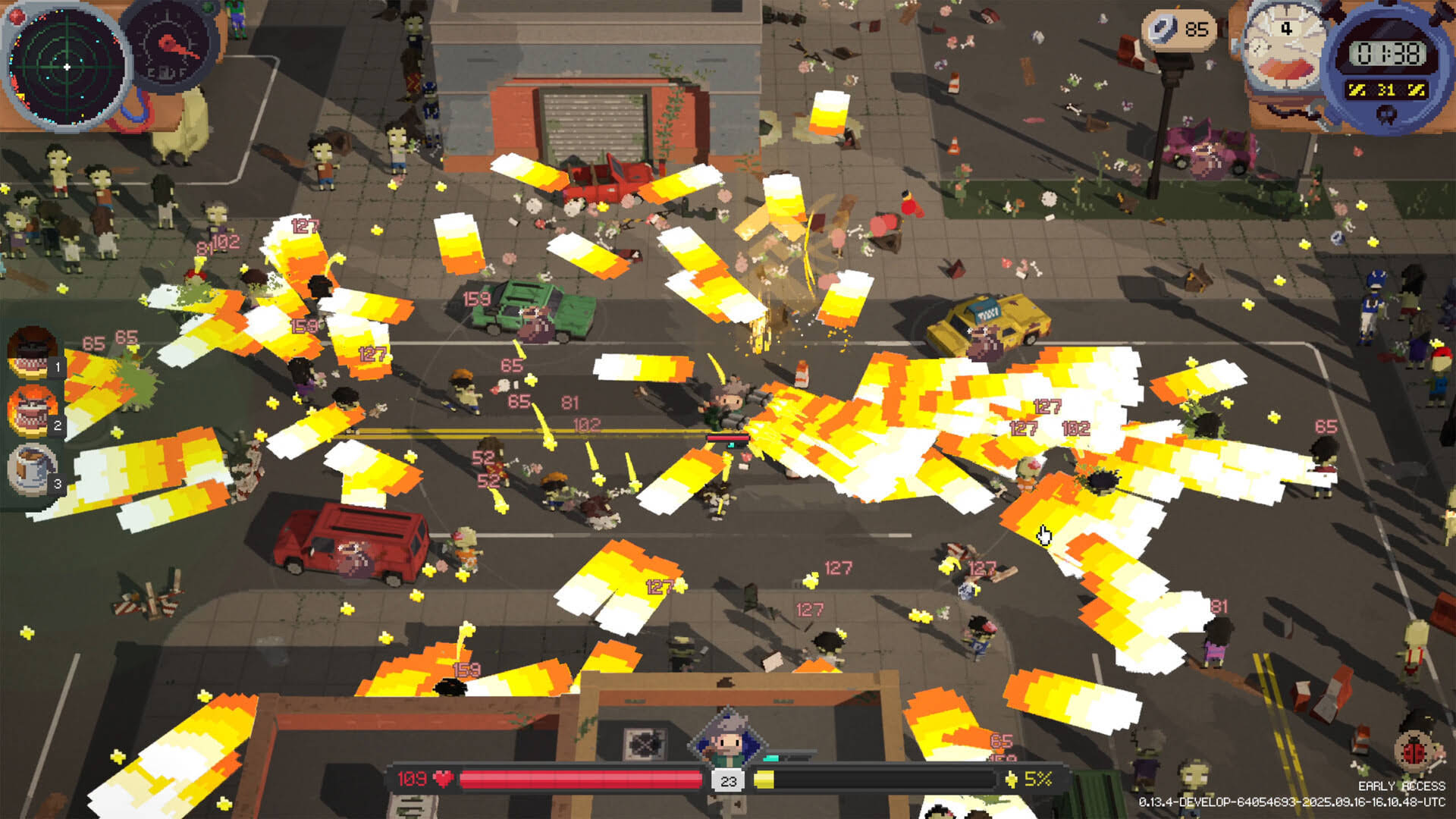Open the 01:38 stopwatch timer display
This screenshot has height=819, width=1456.
click(x=1389, y=53)
